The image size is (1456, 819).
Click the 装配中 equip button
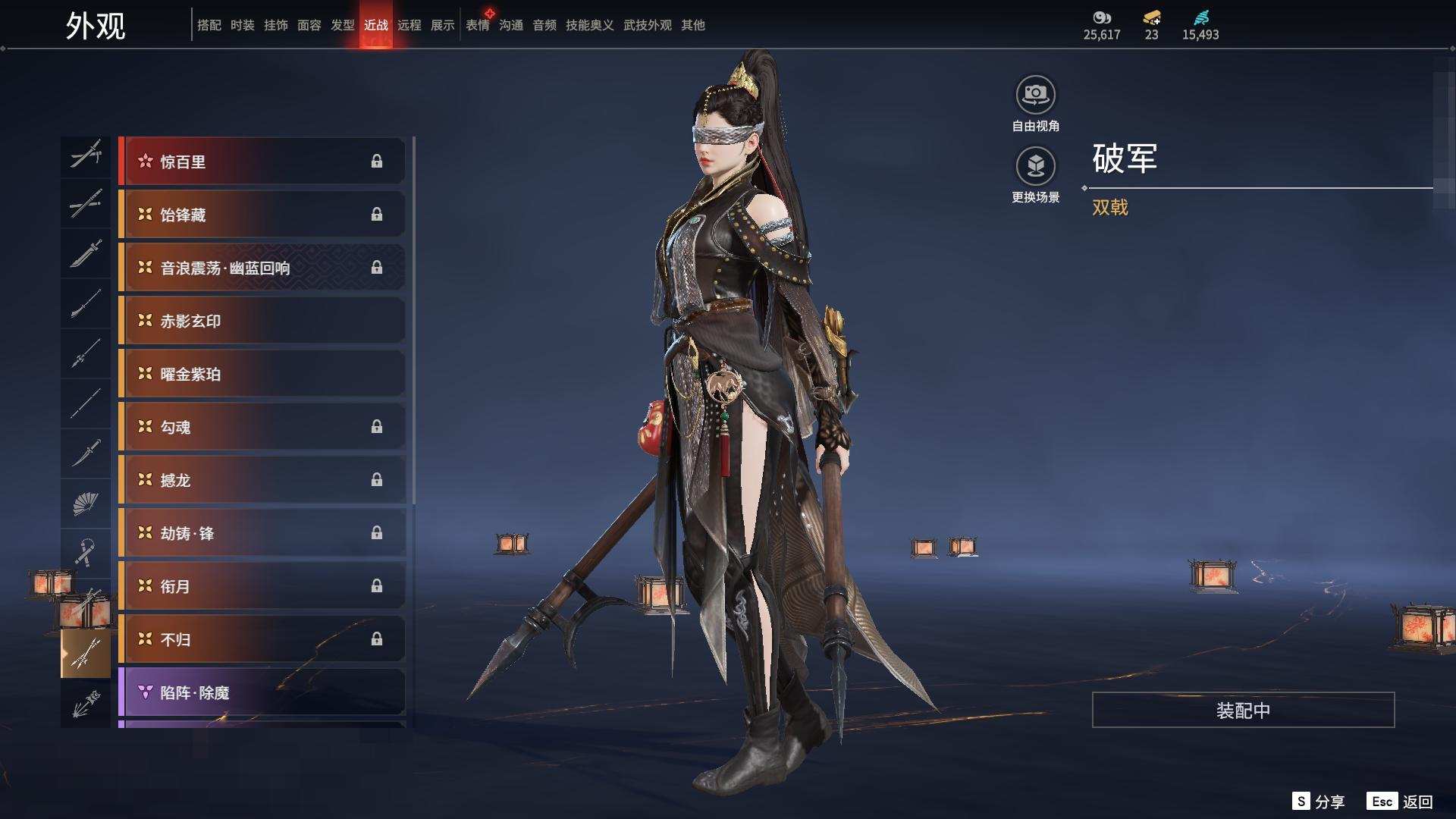click(1243, 710)
